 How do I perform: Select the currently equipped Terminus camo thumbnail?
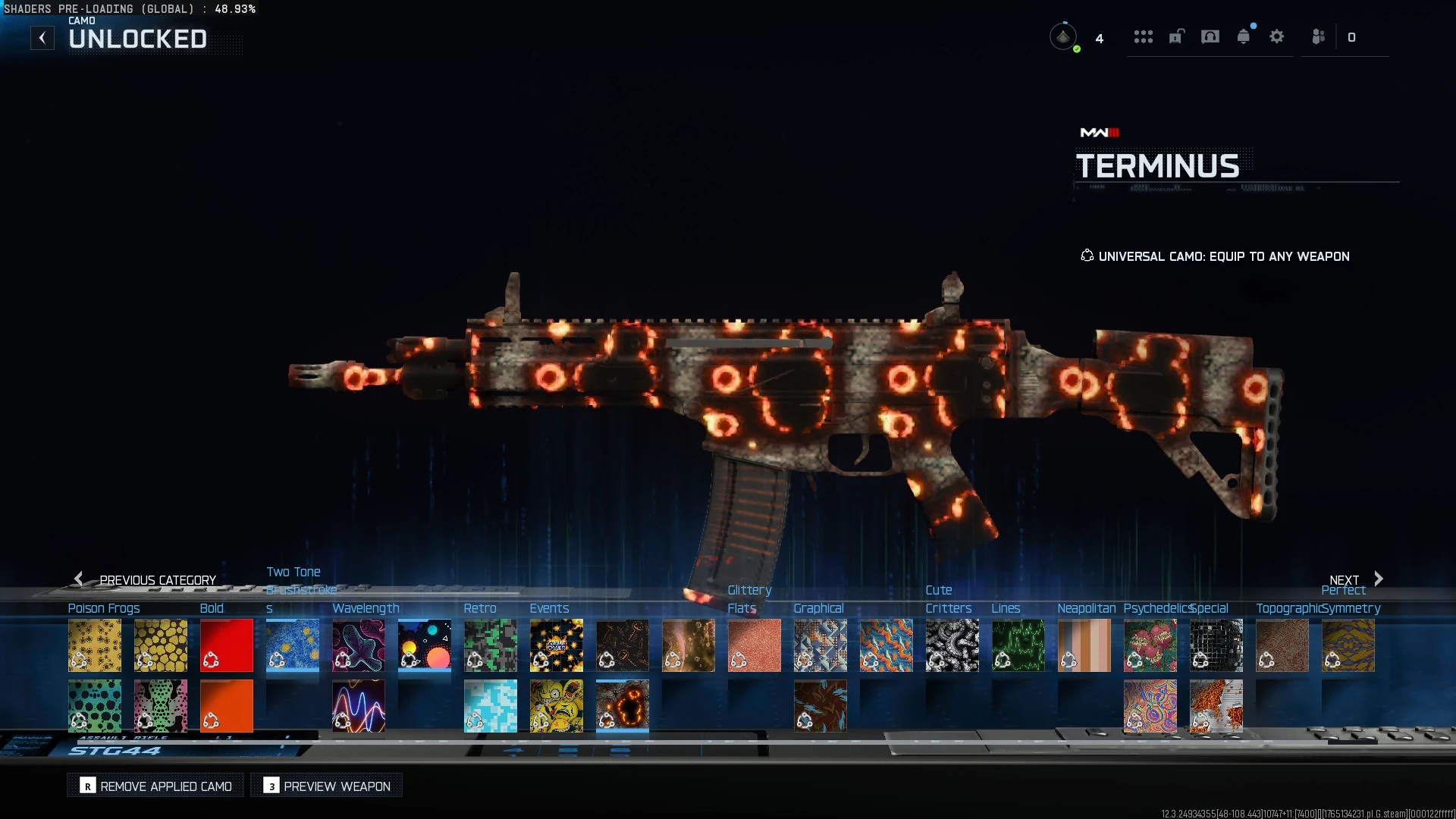[x=622, y=706]
